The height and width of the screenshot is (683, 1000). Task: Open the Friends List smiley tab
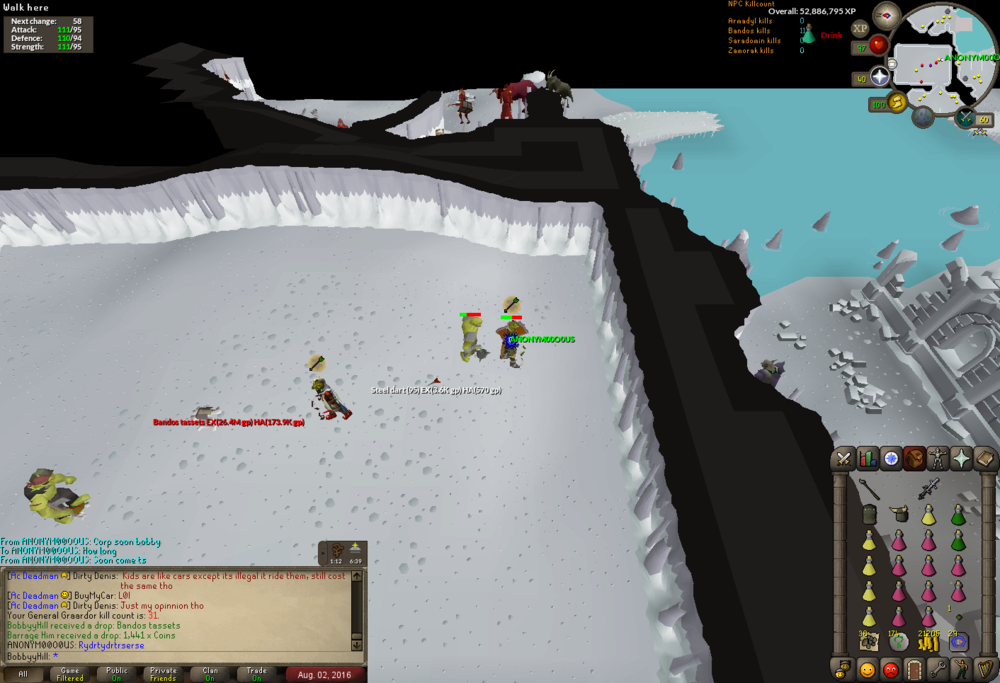point(867,669)
